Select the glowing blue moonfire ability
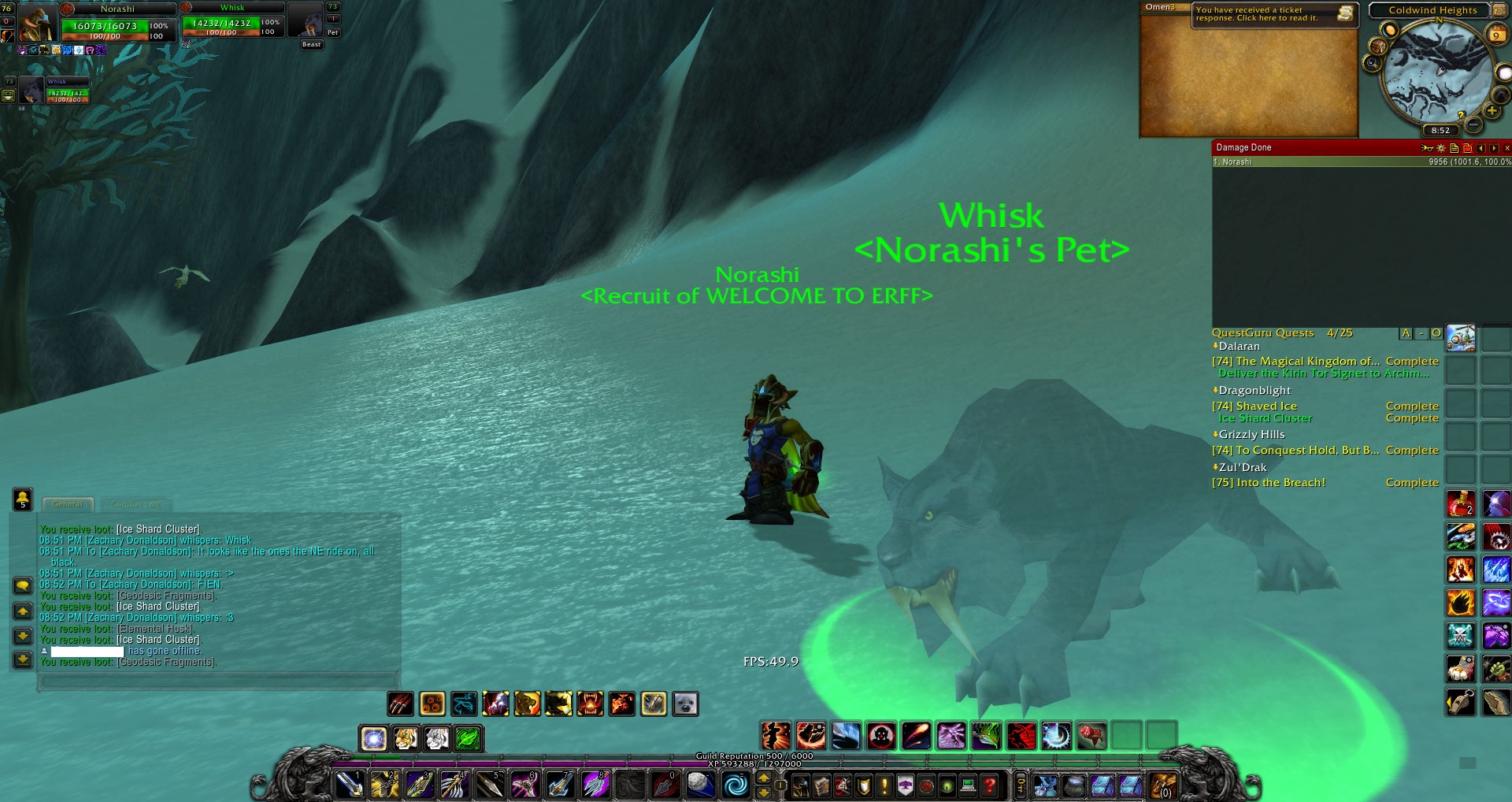1512x802 pixels. click(374, 737)
